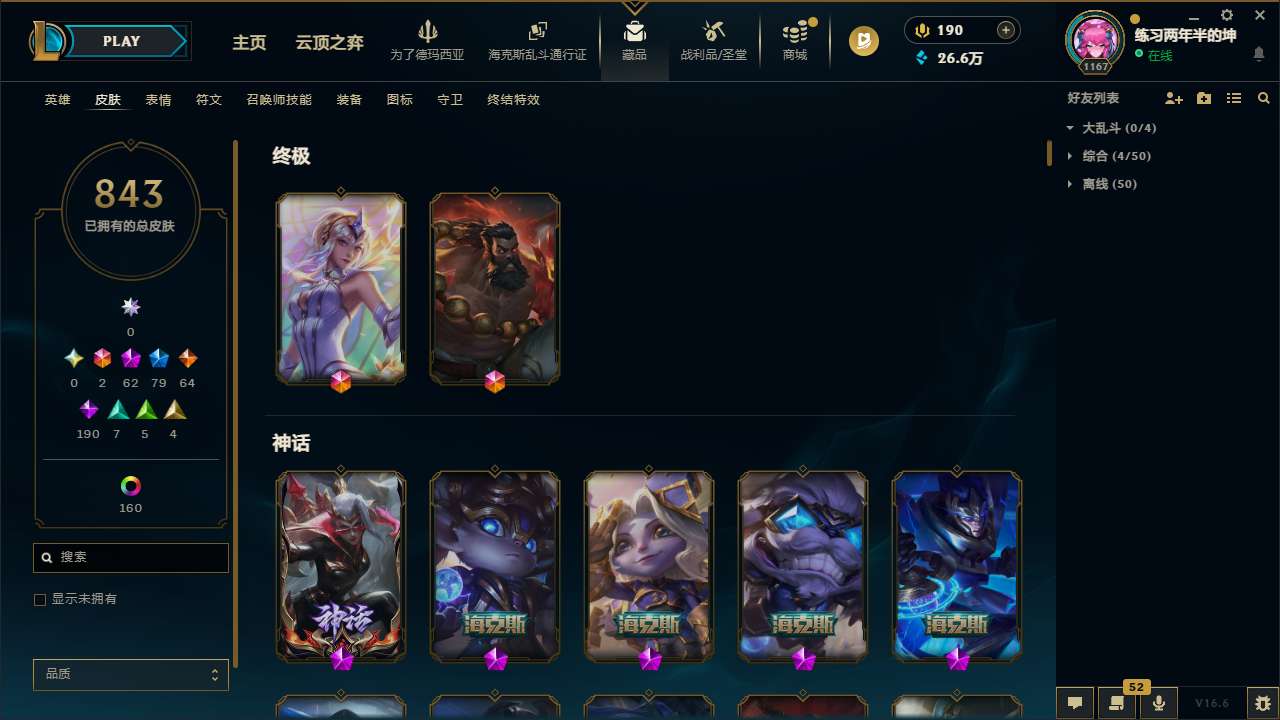Expand the 品质 quality filter dropdown
This screenshot has height=720, width=1280.
[130, 674]
